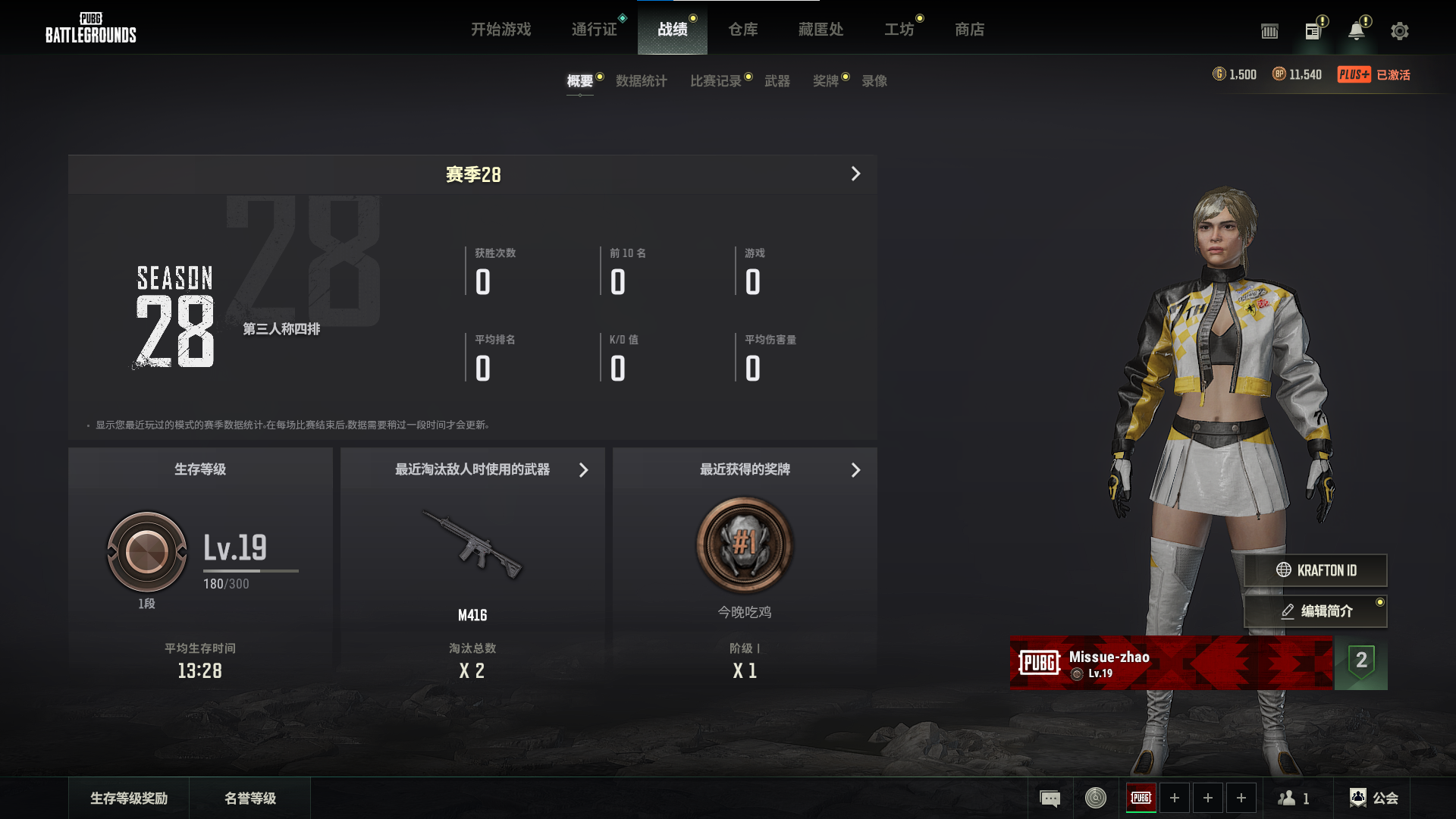The image size is (1456, 819).
Task: Open 生存等级奖励 rewards
Action: (129, 798)
